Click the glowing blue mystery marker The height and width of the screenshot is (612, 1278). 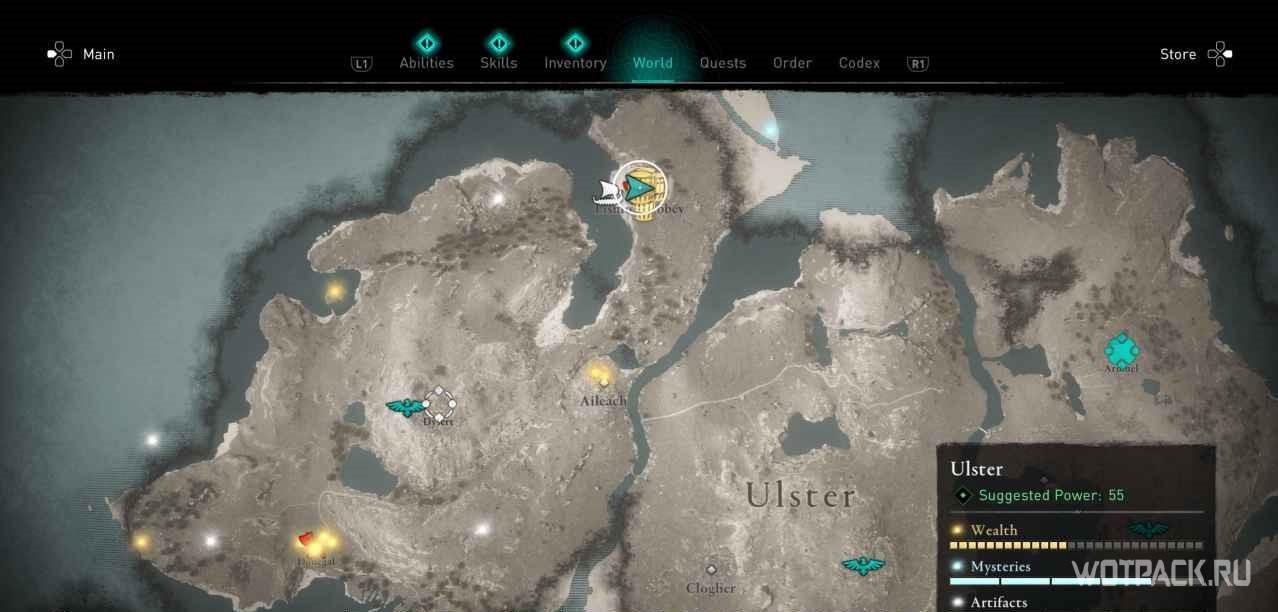click(770, 130)
